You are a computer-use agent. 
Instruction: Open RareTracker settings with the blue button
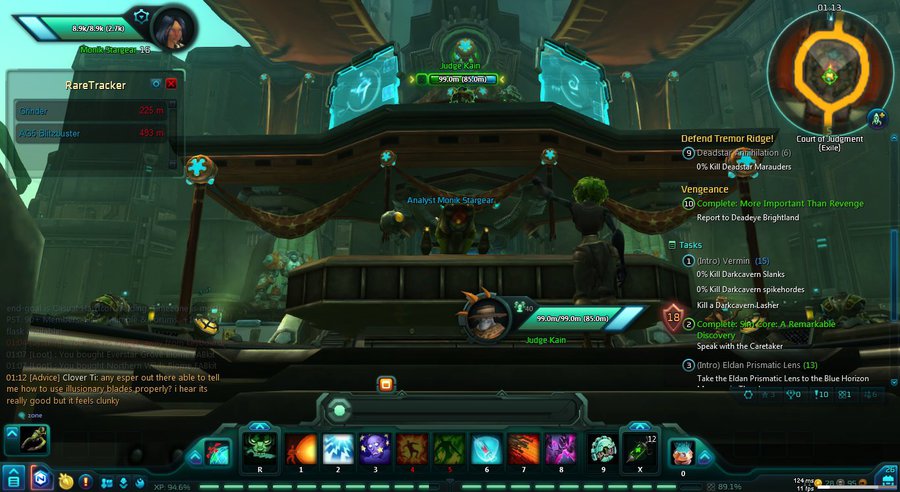click(156, 84)
